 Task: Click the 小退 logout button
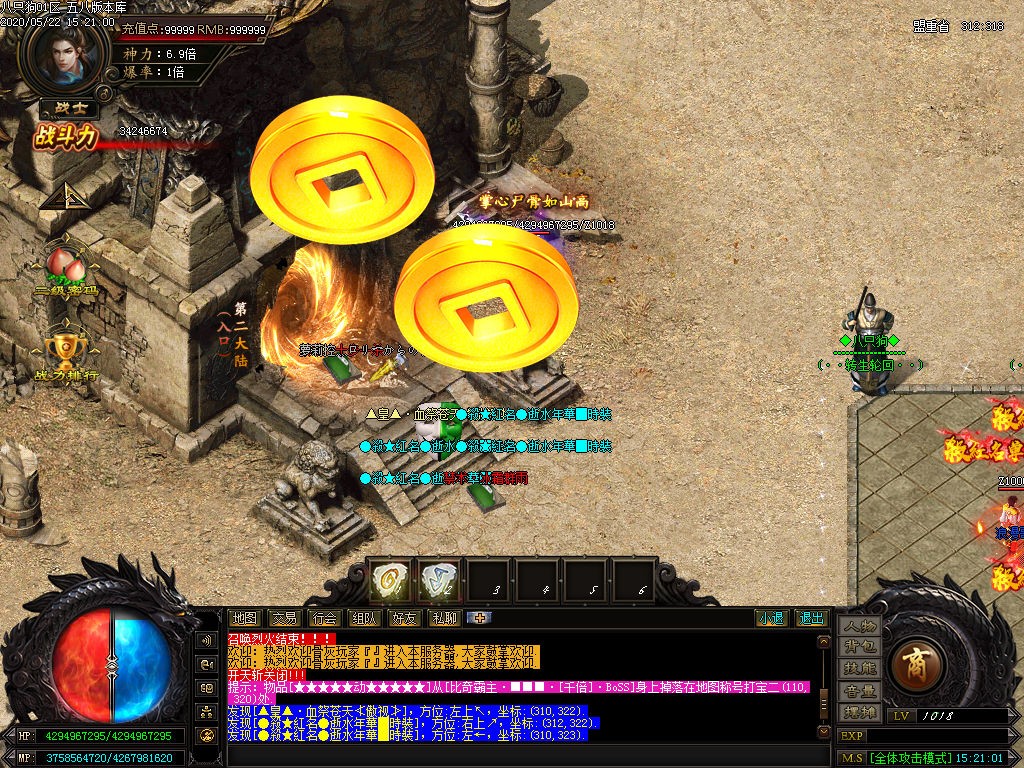coord(770,618)
